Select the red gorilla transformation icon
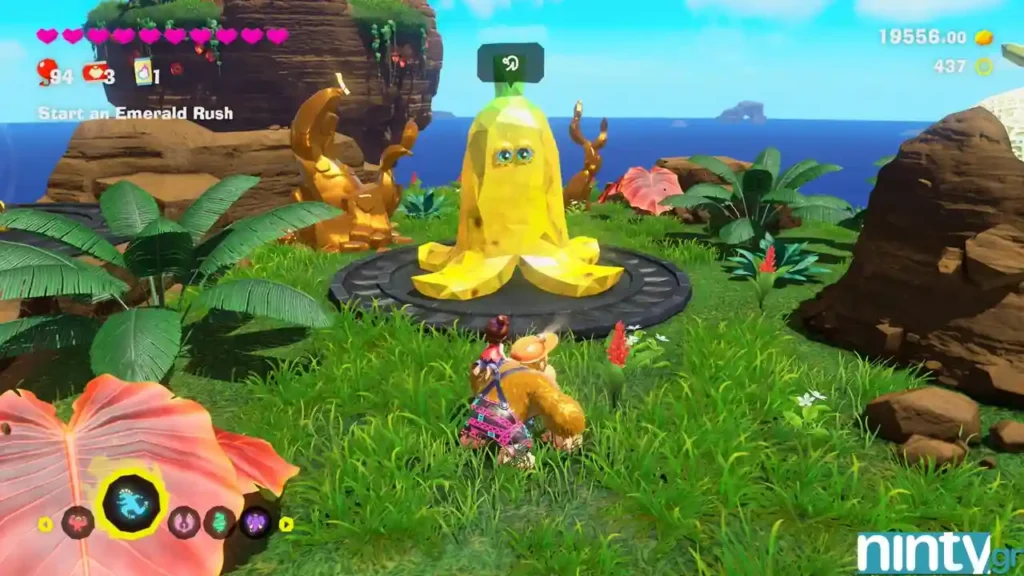This screenshot has width=1024, height=576. (77, 522)
